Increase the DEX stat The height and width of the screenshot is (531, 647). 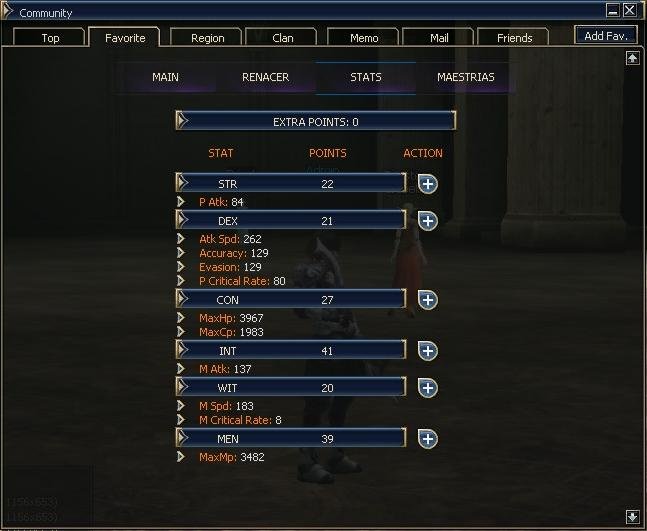point(427,221)
